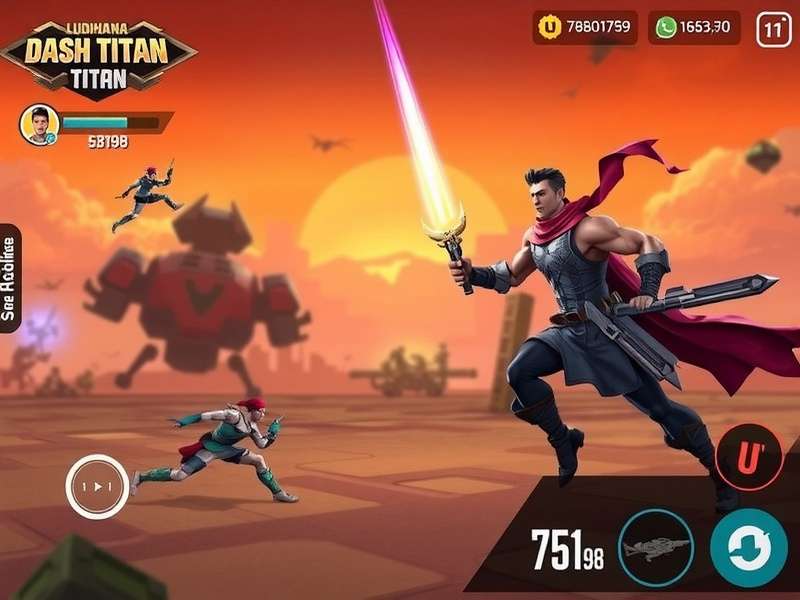Activate the red U ability button

pos(748,456)
